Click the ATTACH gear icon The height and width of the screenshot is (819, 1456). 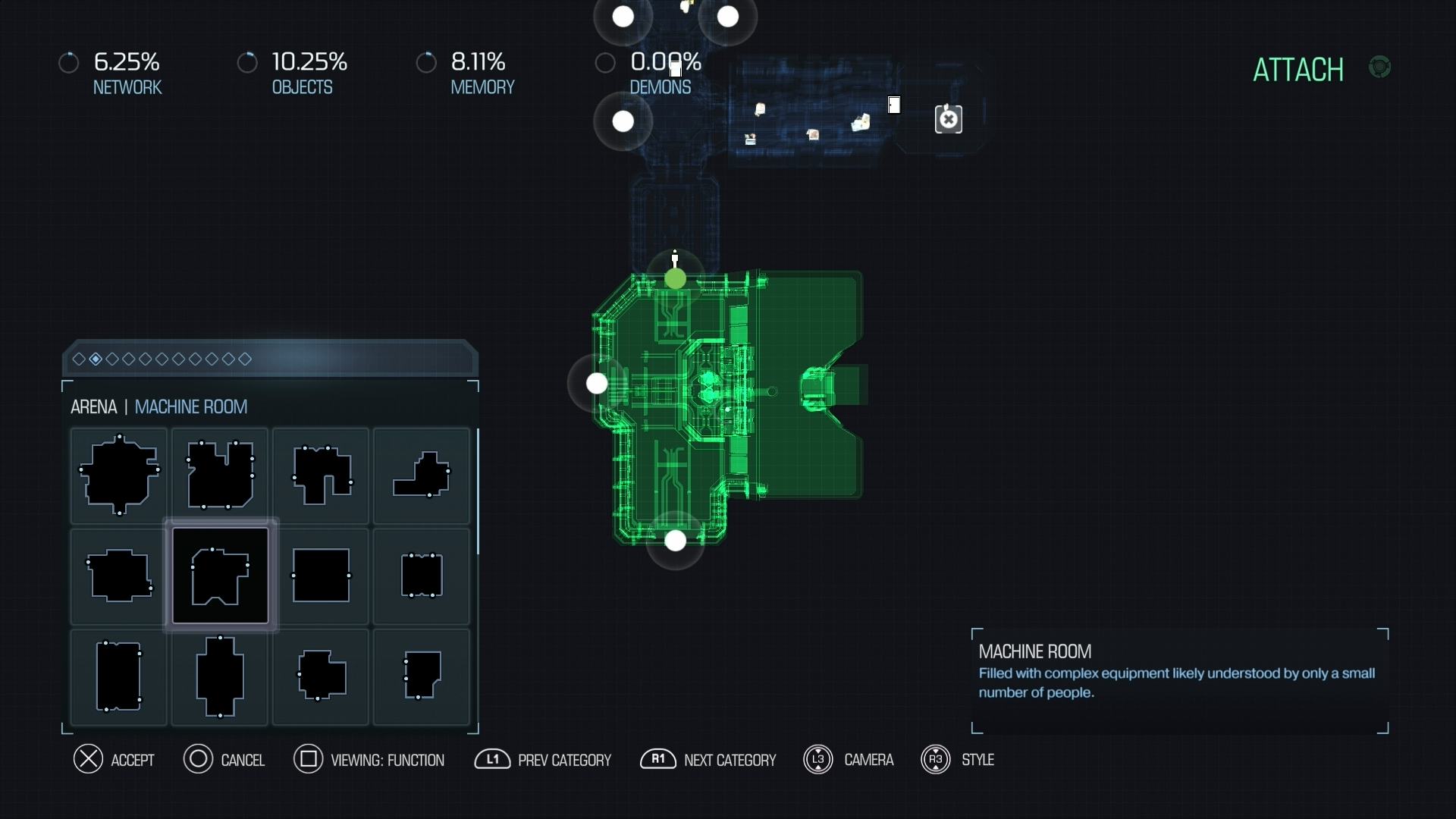(1381, 67)
